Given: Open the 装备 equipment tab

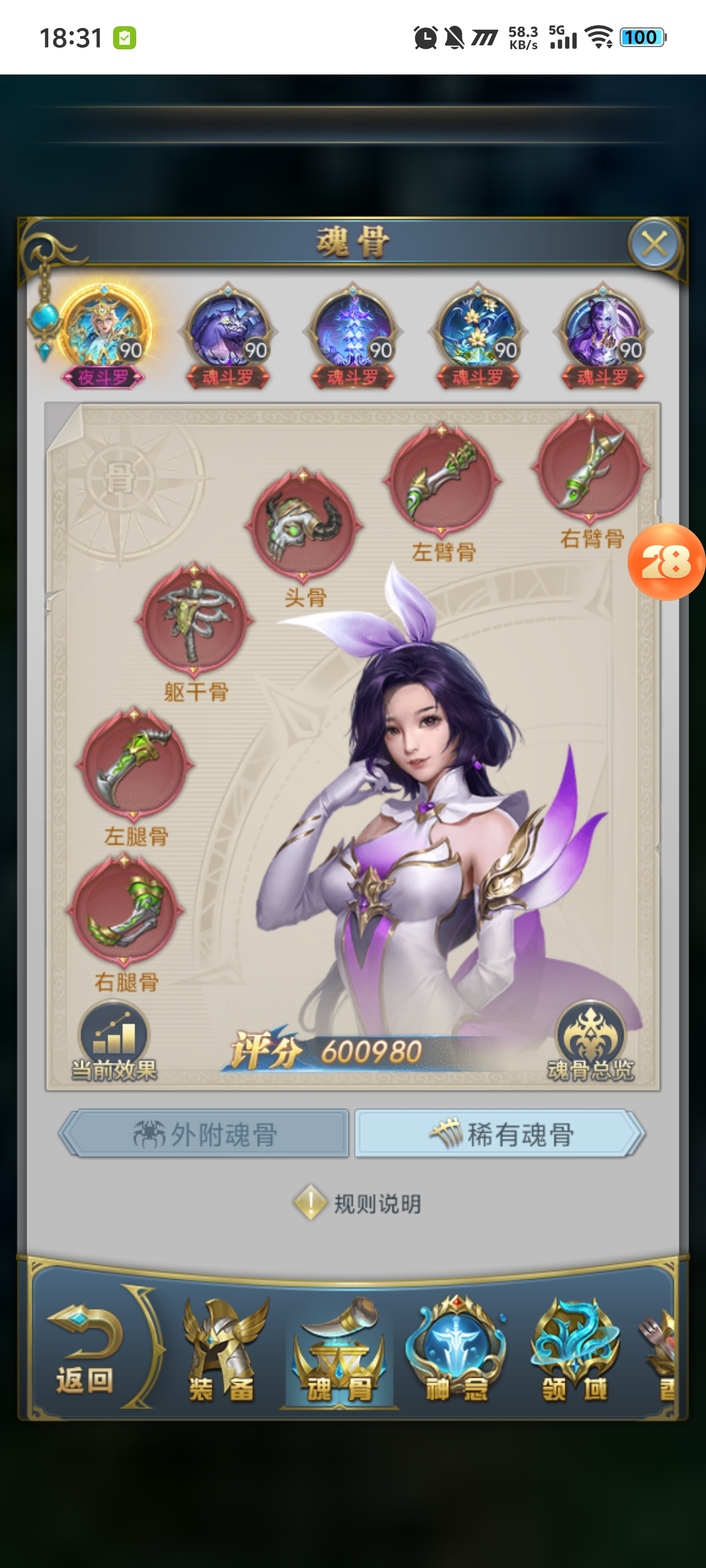Looking at the screenshot, I should [222, 1349].
